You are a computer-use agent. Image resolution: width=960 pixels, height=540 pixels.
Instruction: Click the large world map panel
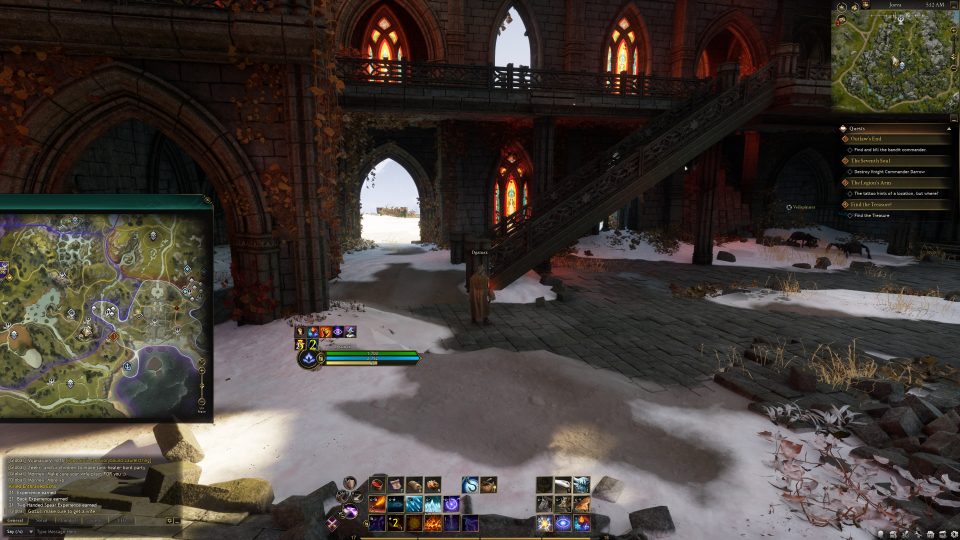(105, 308)
